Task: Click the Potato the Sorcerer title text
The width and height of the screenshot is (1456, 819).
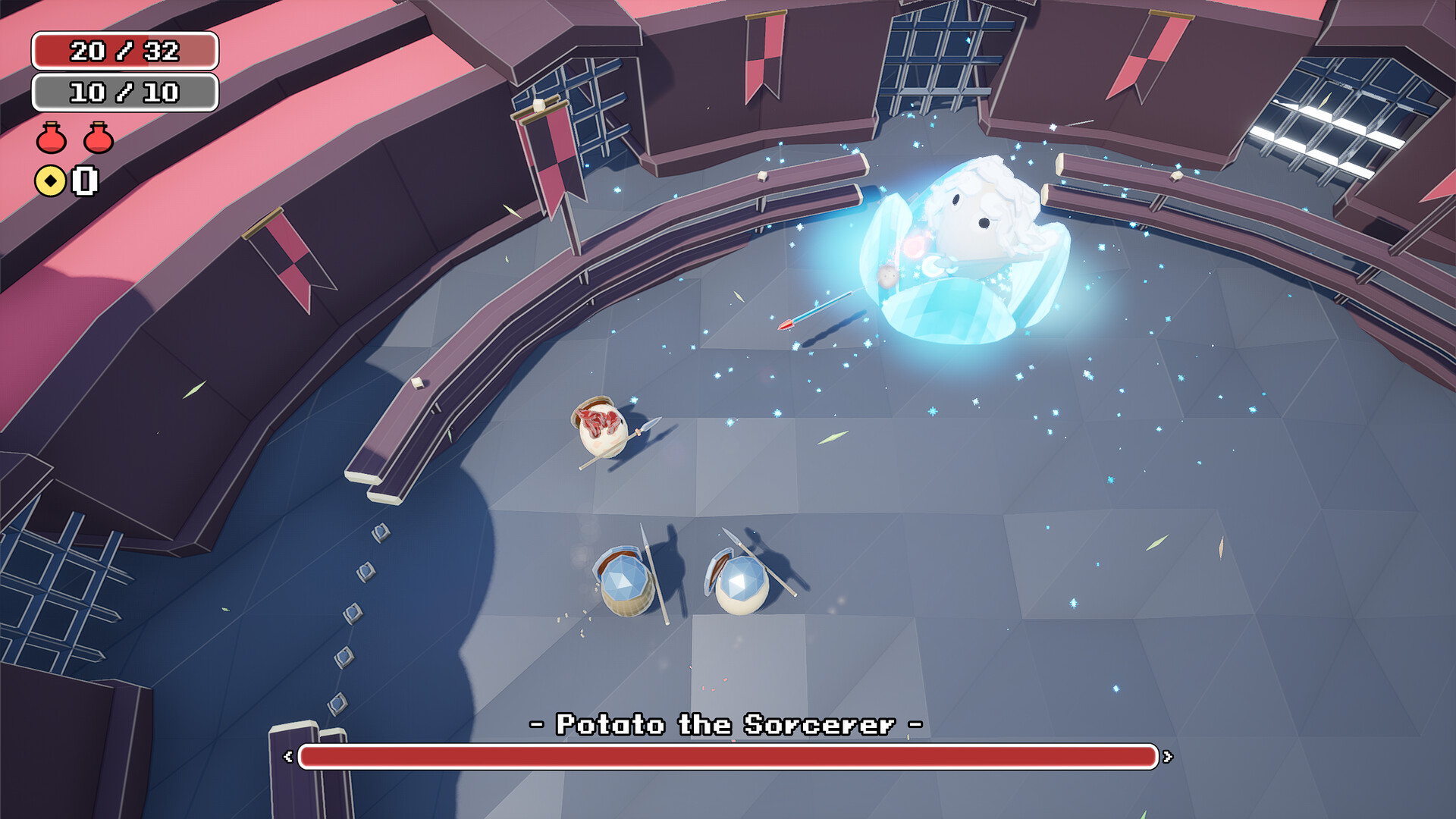Action: (726, 724)
